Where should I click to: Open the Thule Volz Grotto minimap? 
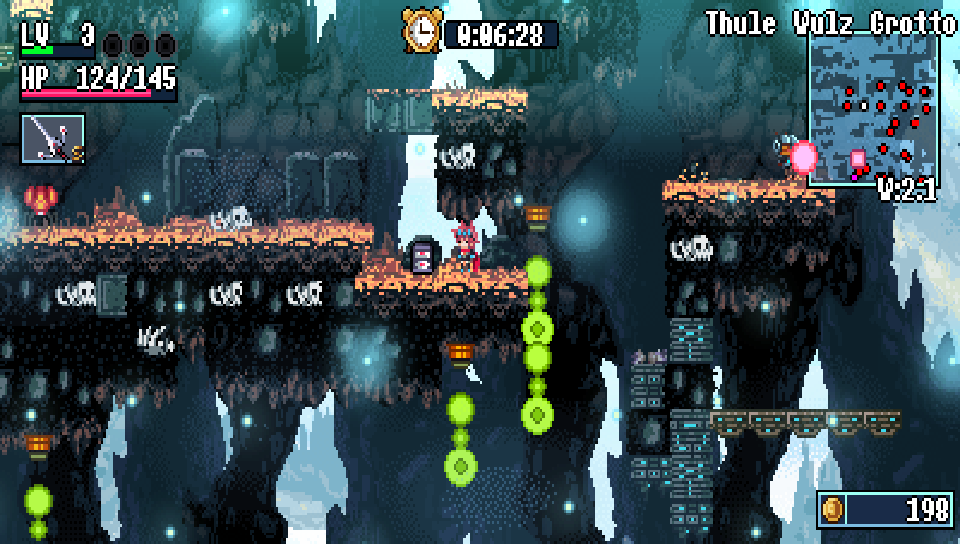(x=872, y=108)
